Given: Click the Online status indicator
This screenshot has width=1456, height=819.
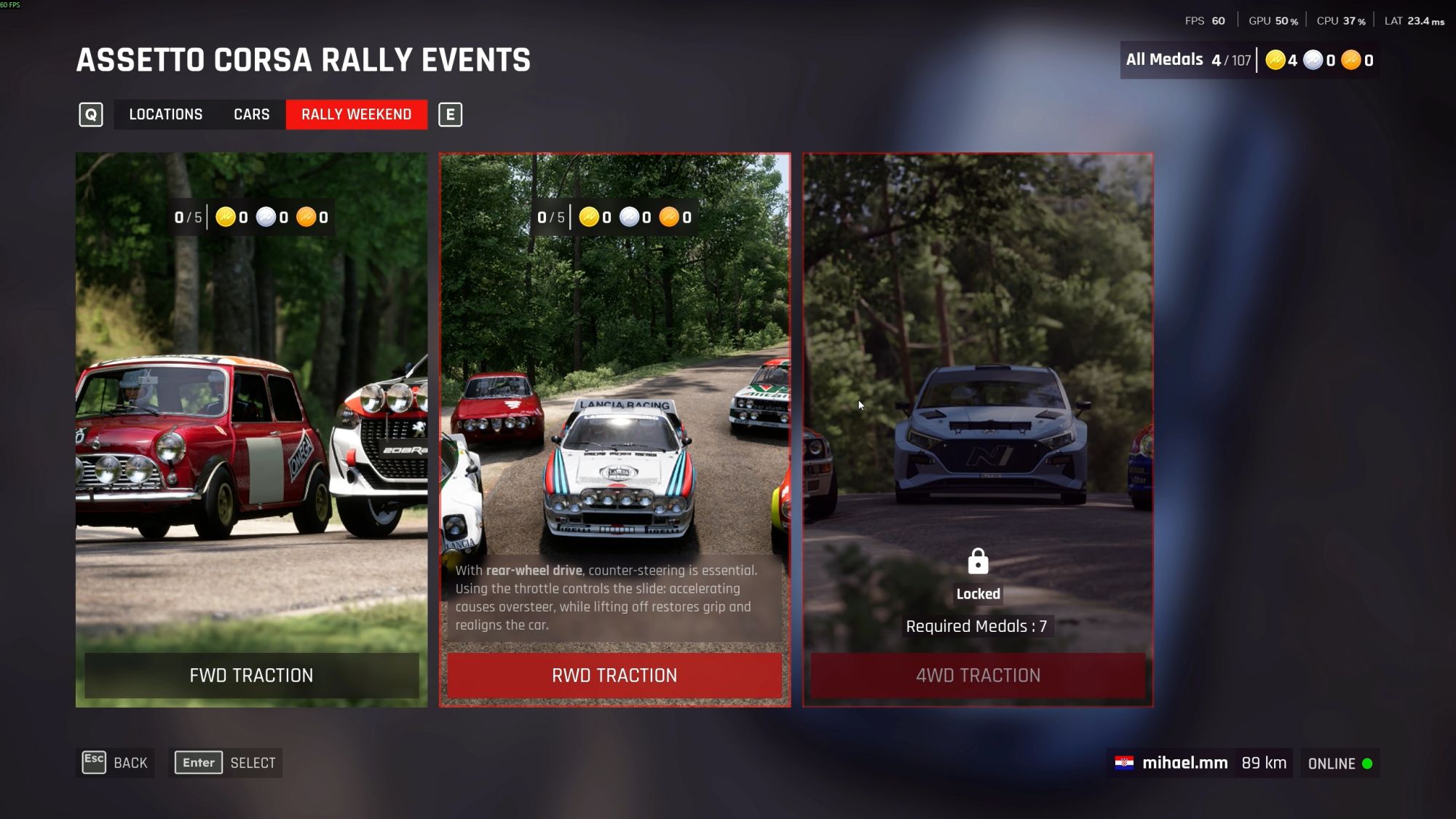Looking at the screenshot, I should [x=1340, y=764].
